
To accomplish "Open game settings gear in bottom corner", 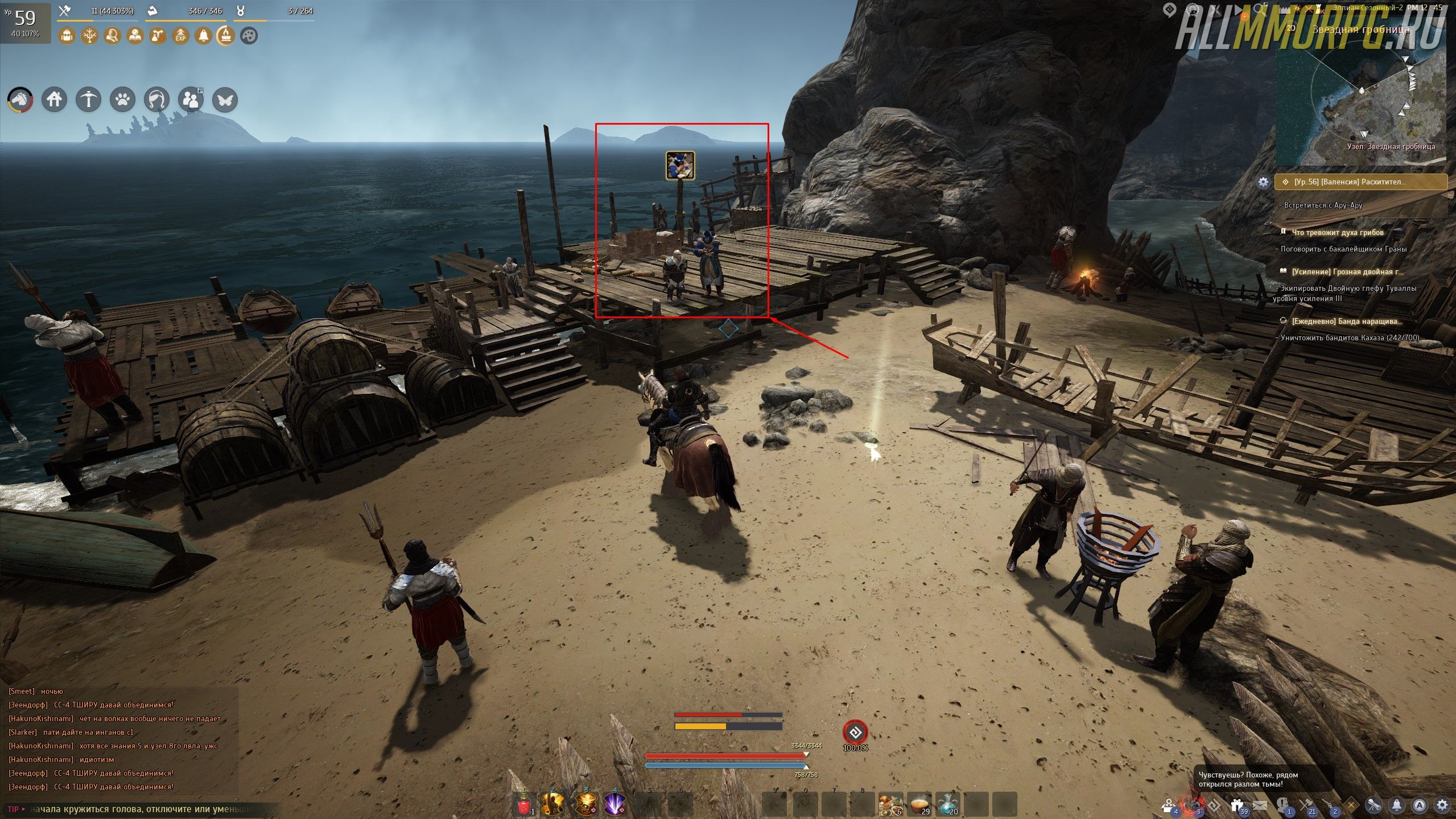I will click(x=1442, y=805).
